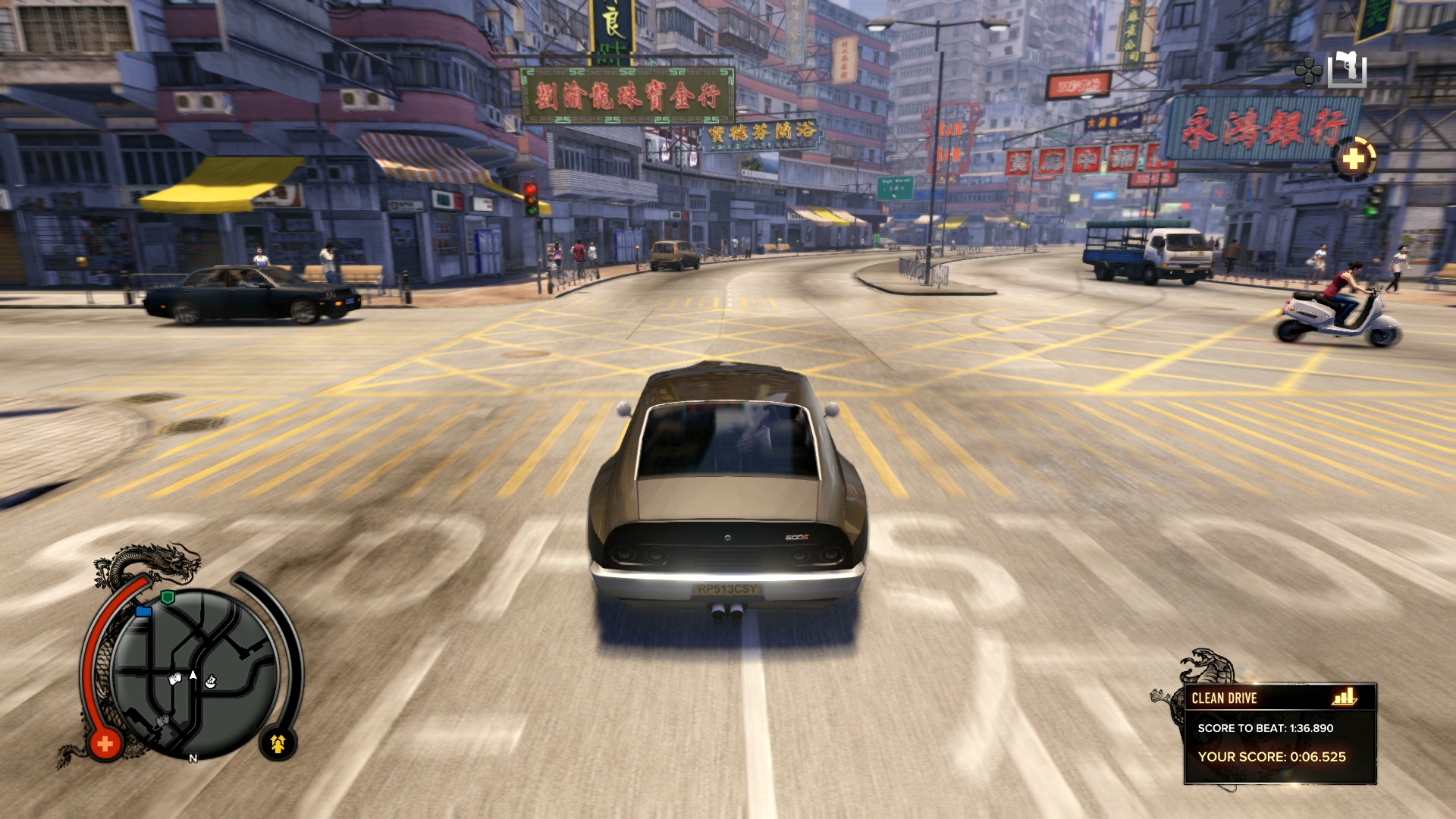Screen dimensions: 1456x819
Task: Click the N compass indicator below the minimap
Action: [193, 758]
